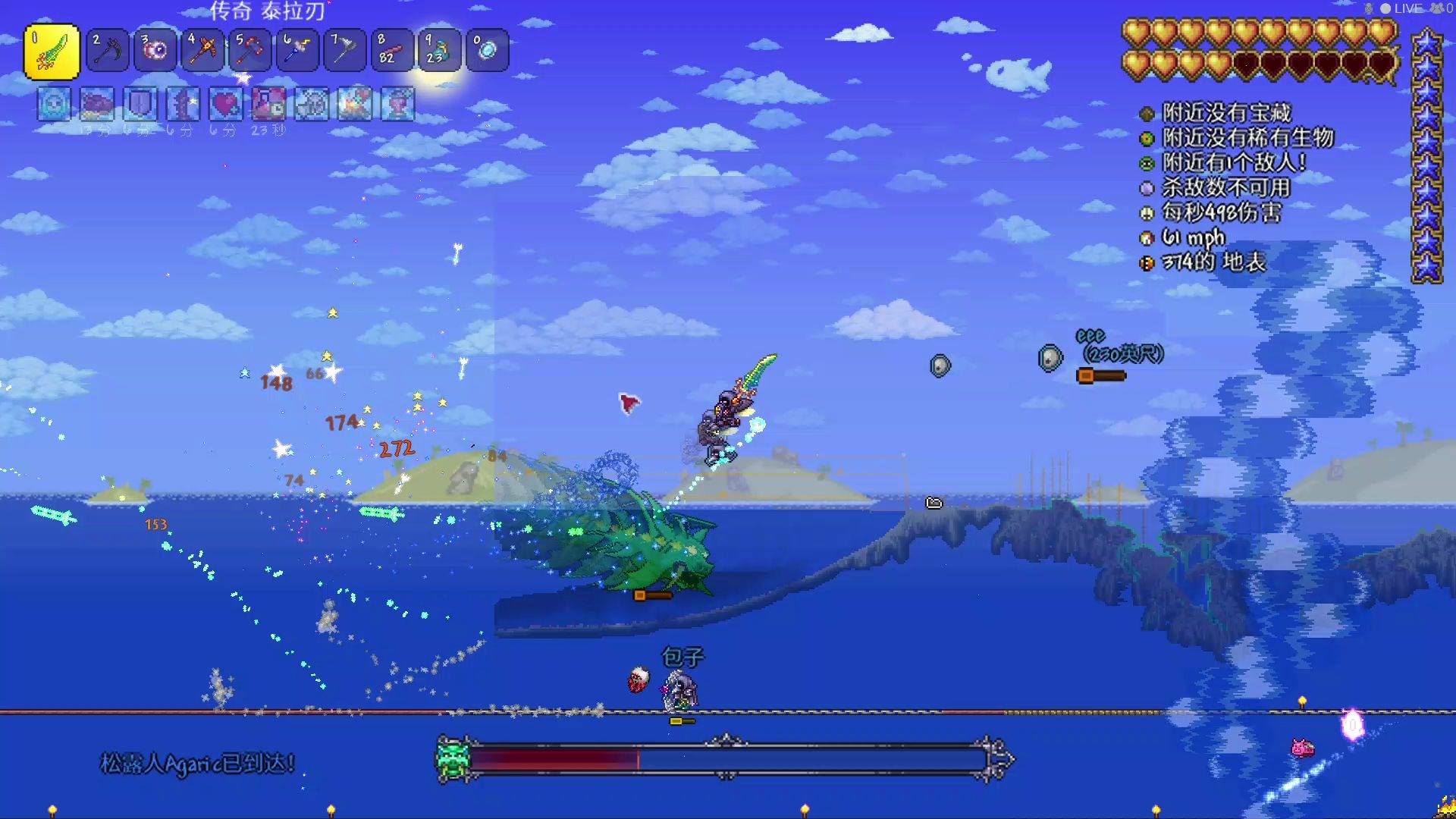
Task: Click the heart regeneration buff icon
Action: tap(226, 105)
